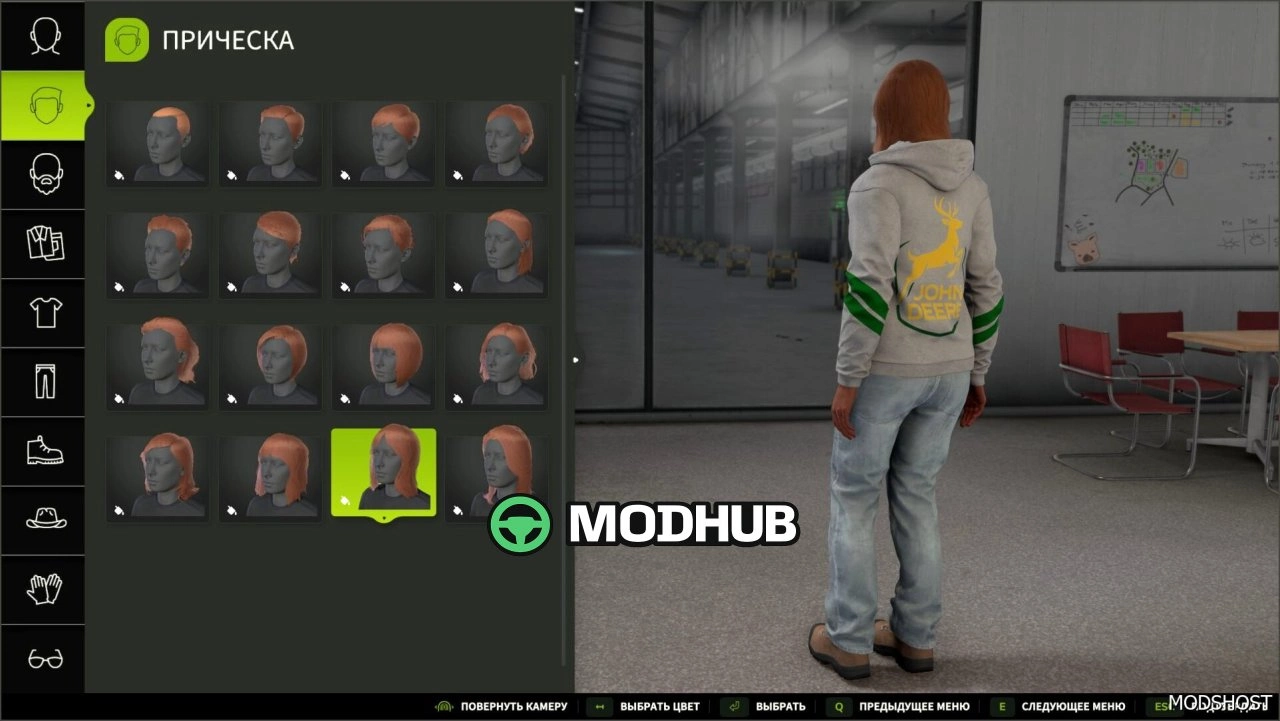Select the jacket category in the sidebar

coord(43,243)
